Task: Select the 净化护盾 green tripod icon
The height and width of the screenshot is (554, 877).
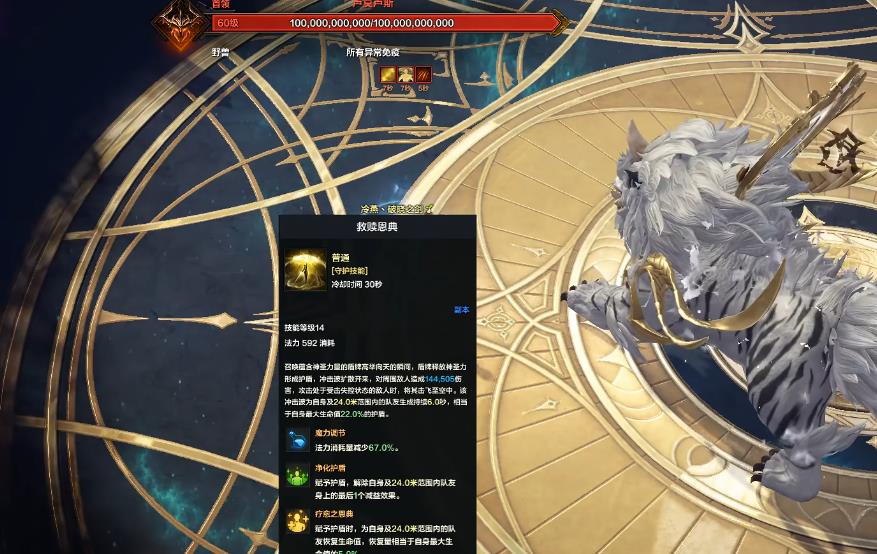Action: [297, 476]
